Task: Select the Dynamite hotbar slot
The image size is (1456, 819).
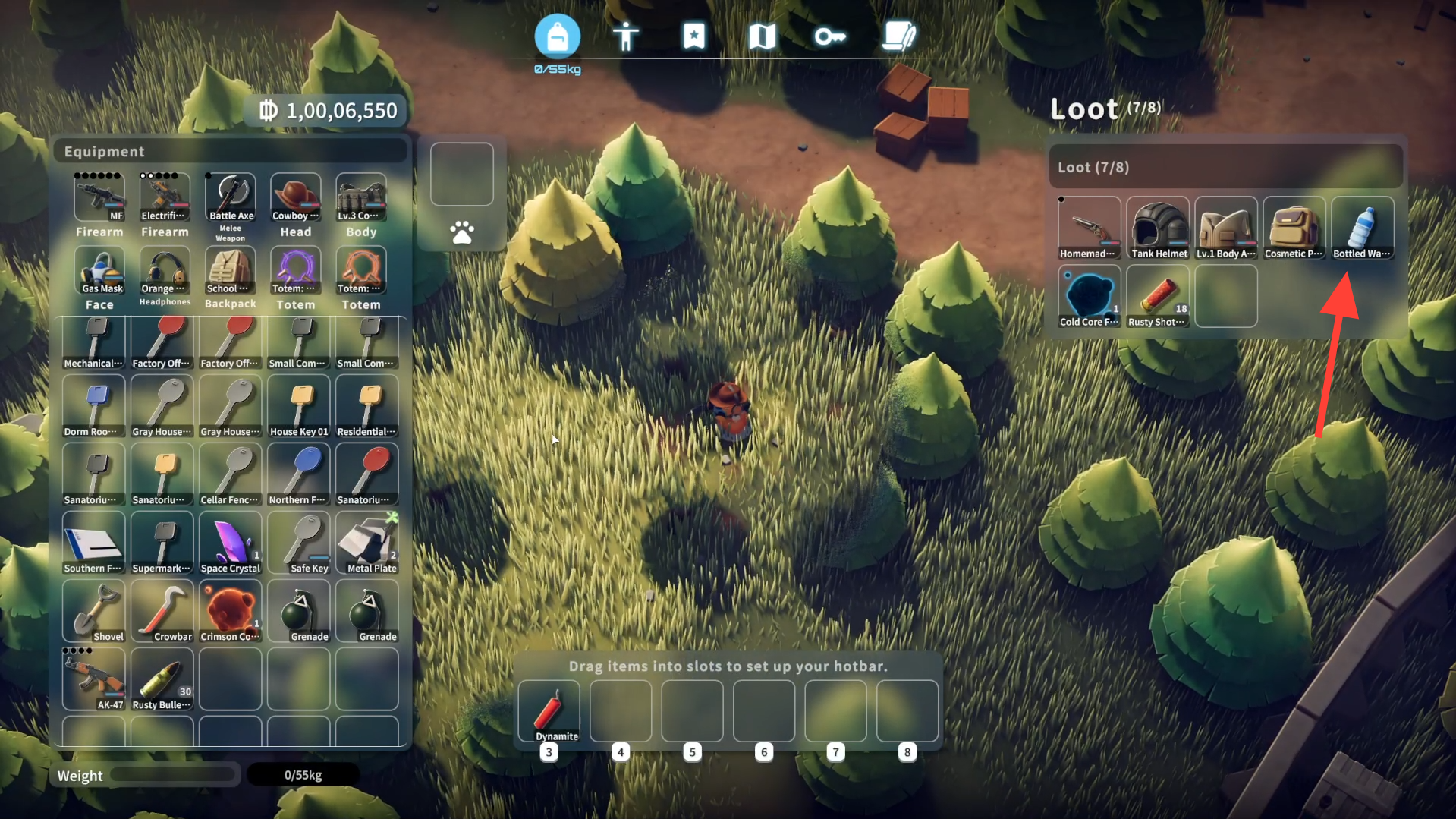Action: 549,711
